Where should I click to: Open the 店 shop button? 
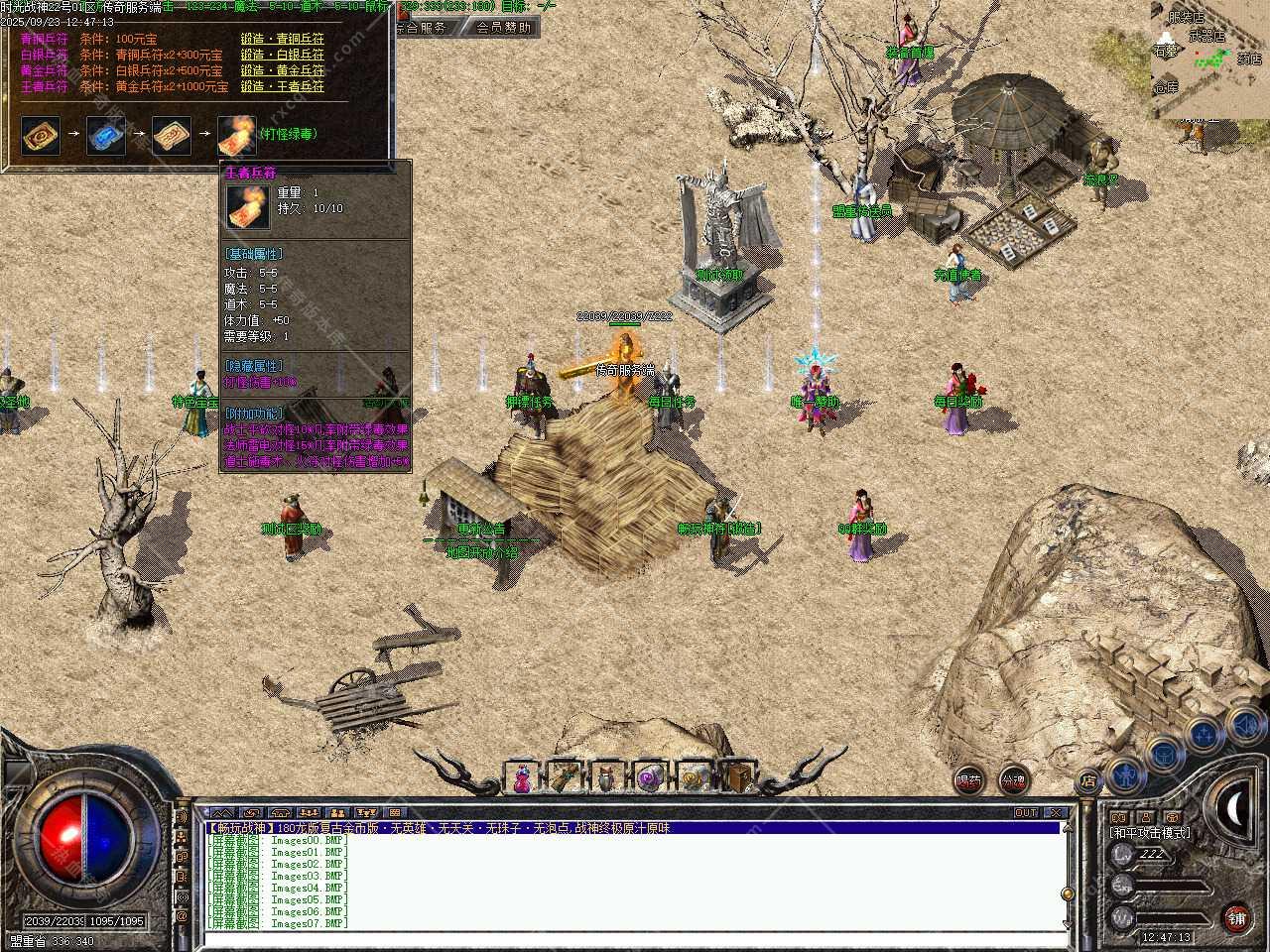(x=1088, y=782)
